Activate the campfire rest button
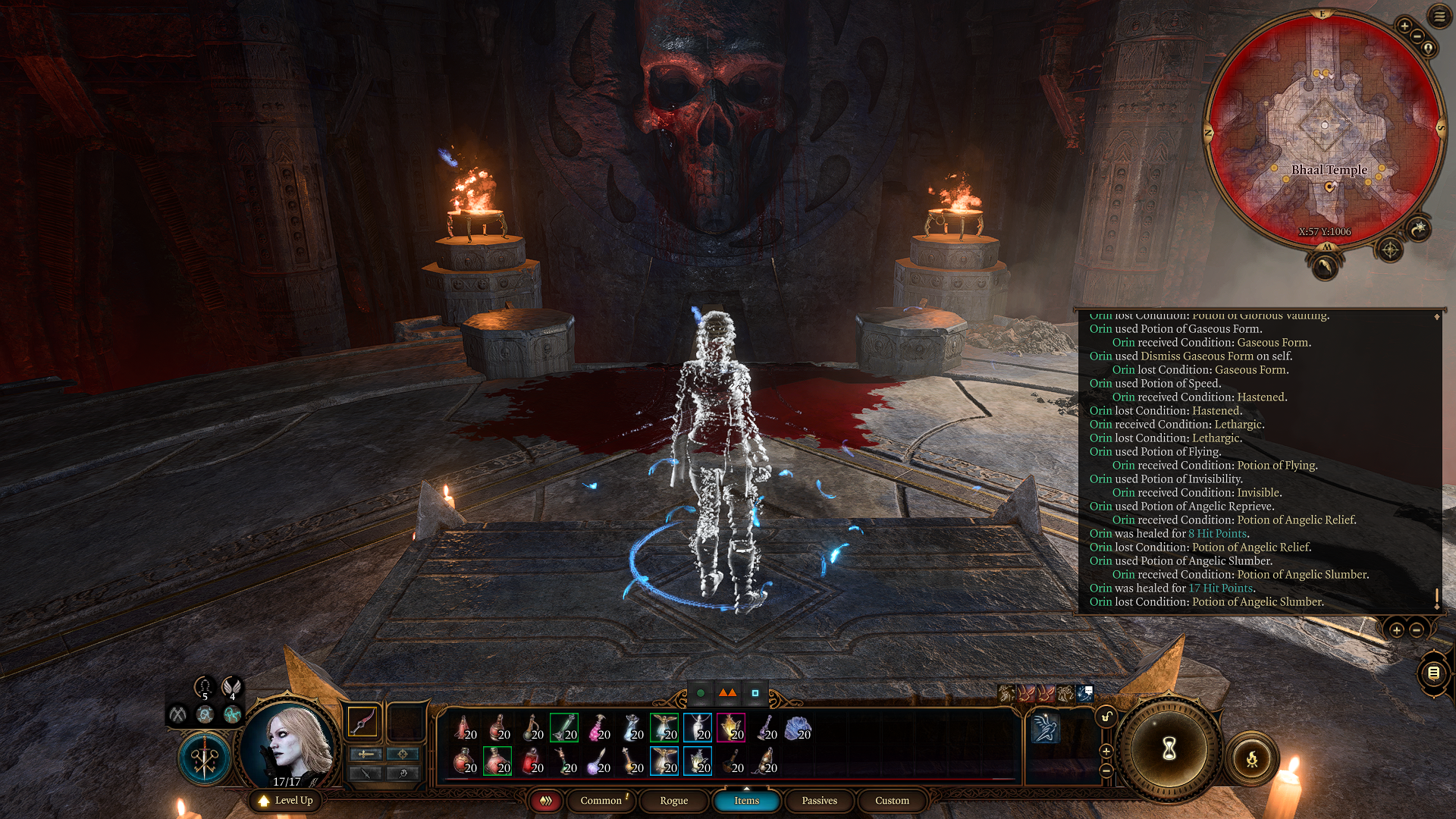1456x819 pixels. [1251, 758]
